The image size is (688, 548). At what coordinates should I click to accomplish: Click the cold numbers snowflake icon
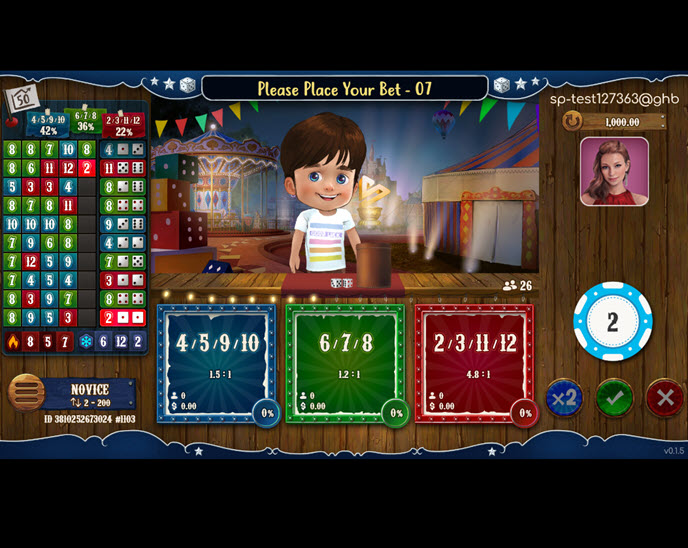(x=86, y=342)
